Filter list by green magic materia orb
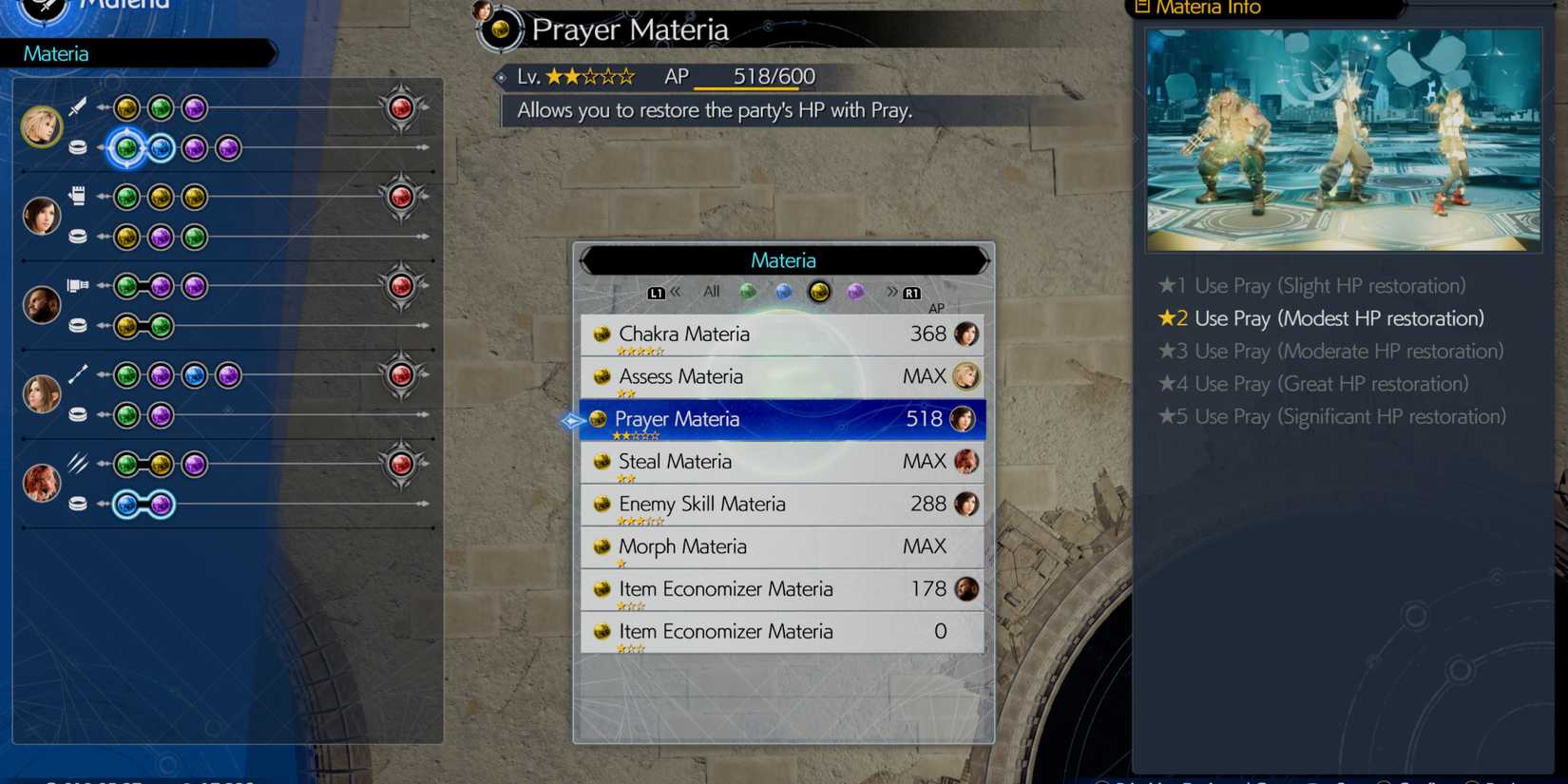Screen dimensions: 1568x784 748,292
